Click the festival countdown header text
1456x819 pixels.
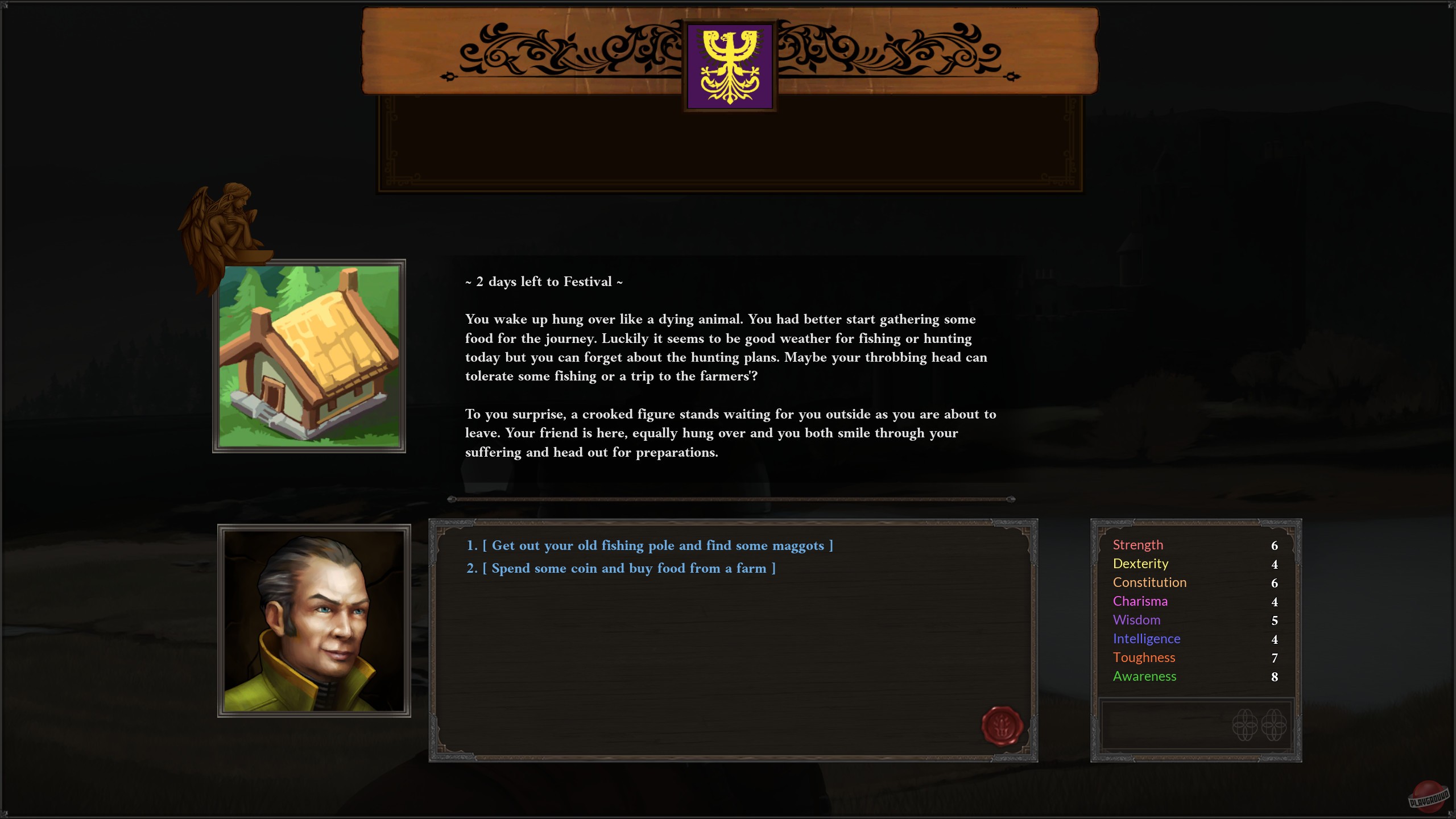click(x=543, y=282)
